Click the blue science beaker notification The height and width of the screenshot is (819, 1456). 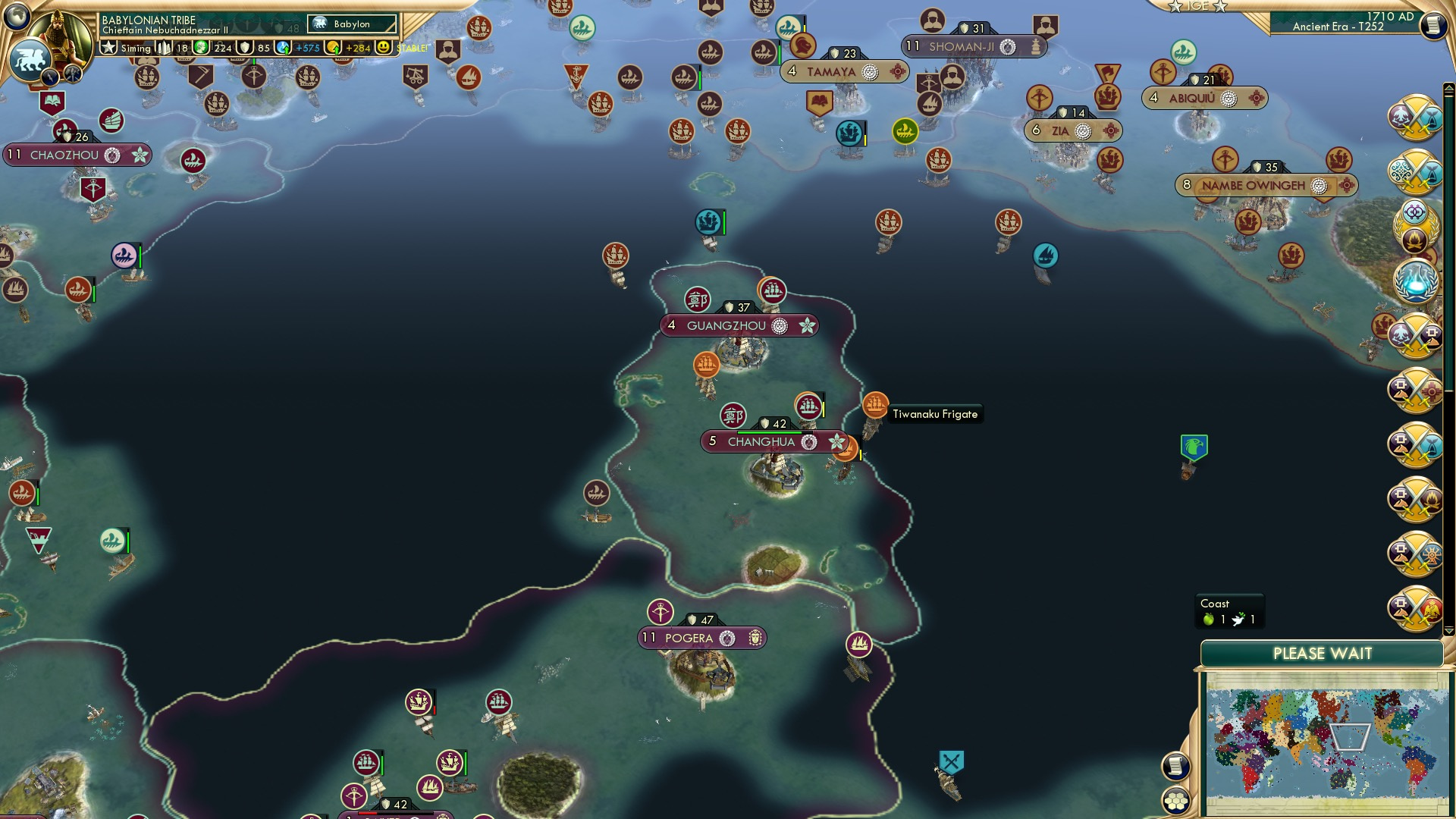[x=1415, y=281]
